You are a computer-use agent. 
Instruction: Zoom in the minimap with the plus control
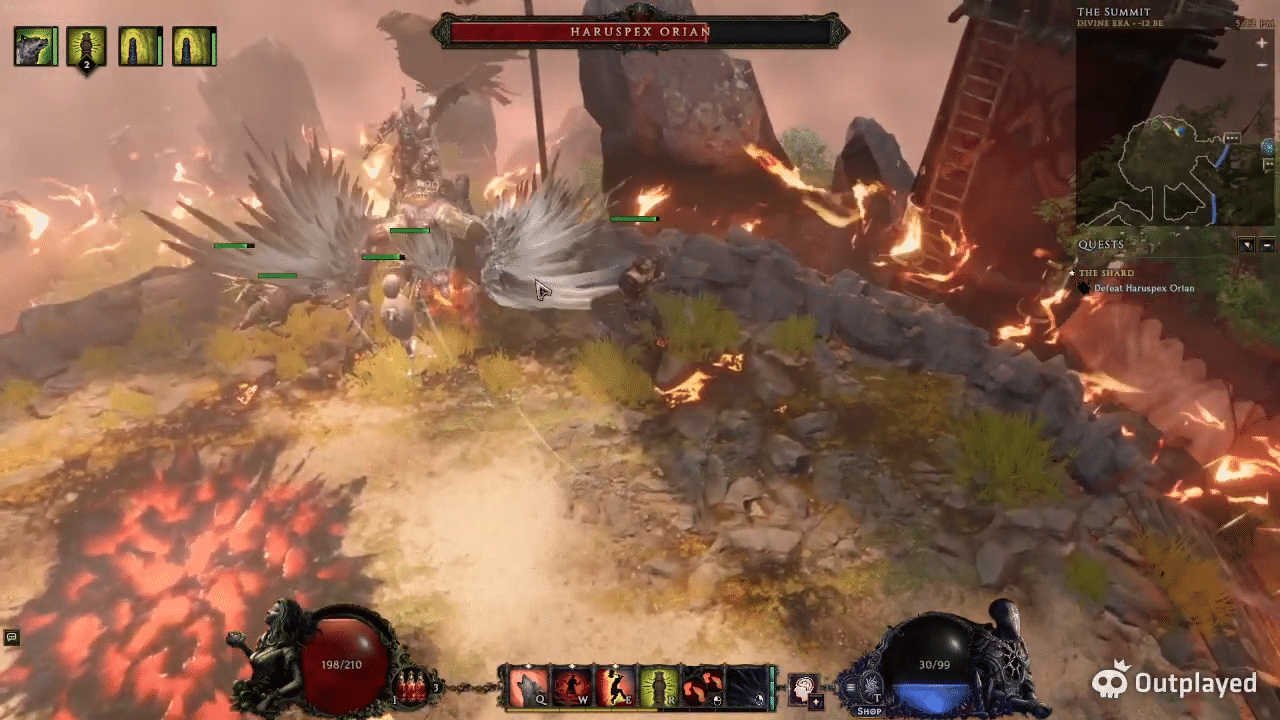[x=1262, y=42]
